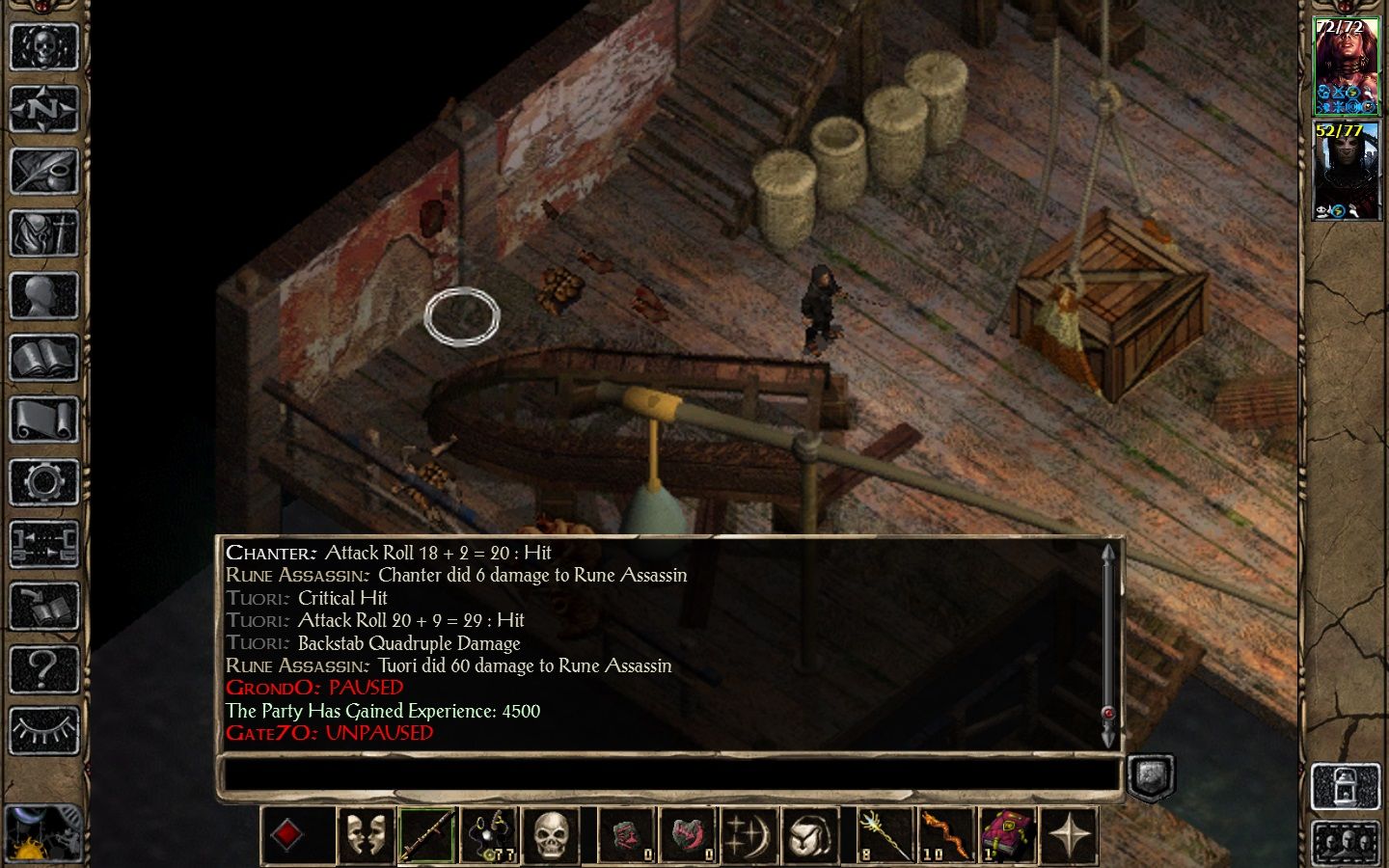Image resolution: width=1389 pixels, height=868 pixels.
Task: Select the staff weapon quick slot
Action: point(427,835)
